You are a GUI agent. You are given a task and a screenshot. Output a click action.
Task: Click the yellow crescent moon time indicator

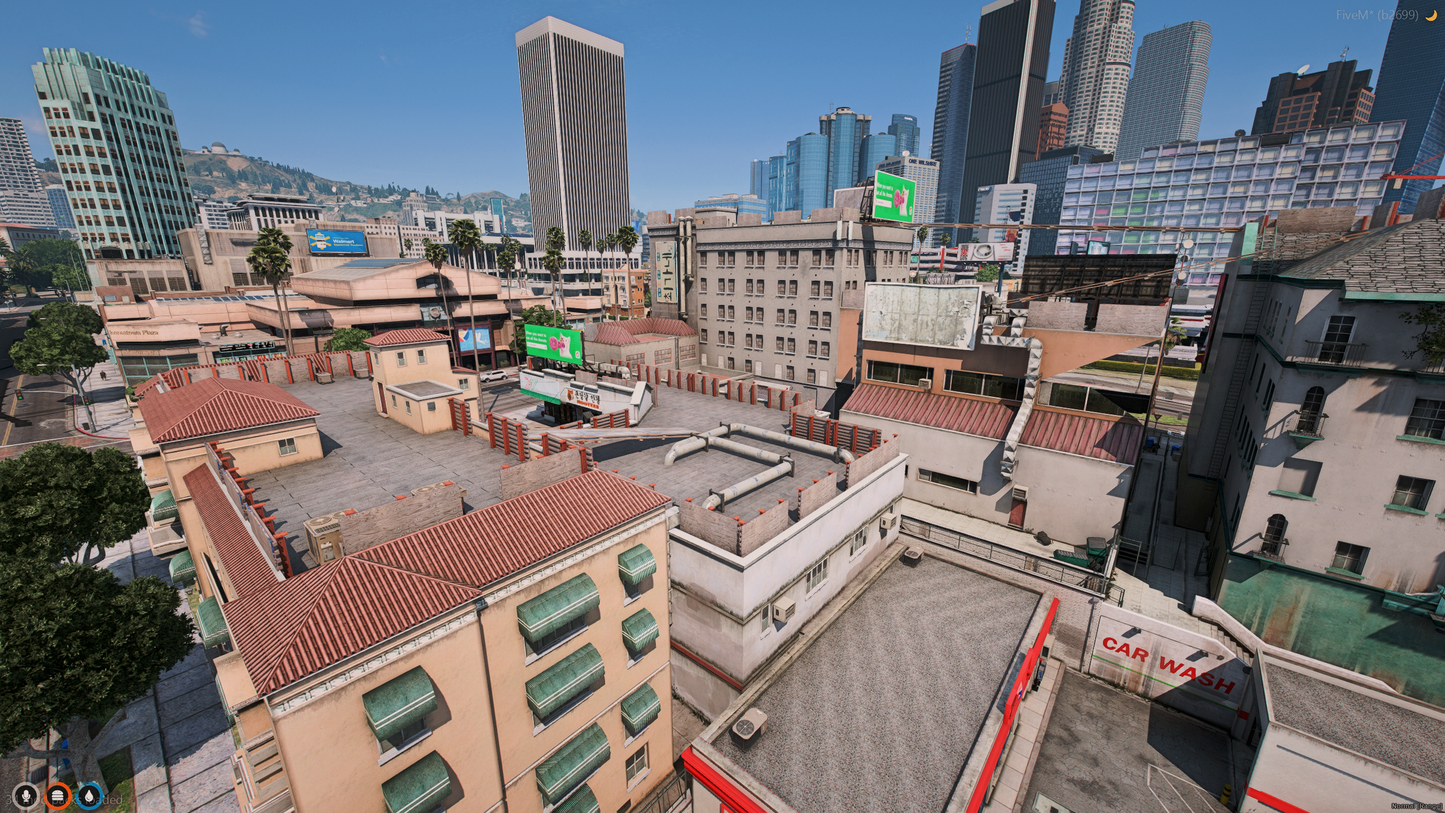tap(1432, 14)
